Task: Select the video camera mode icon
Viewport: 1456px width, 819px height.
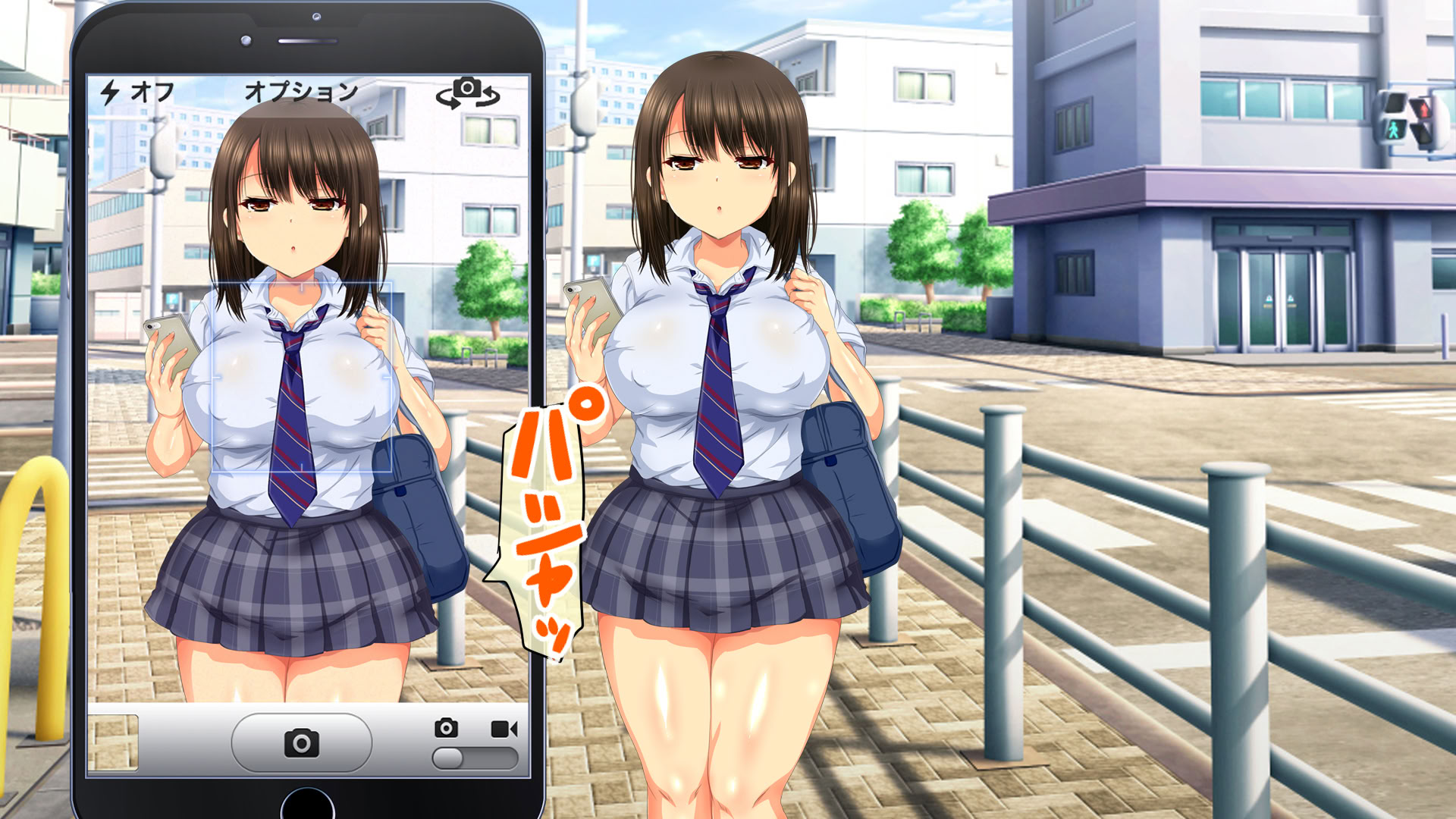Action: tap(504, 729)
